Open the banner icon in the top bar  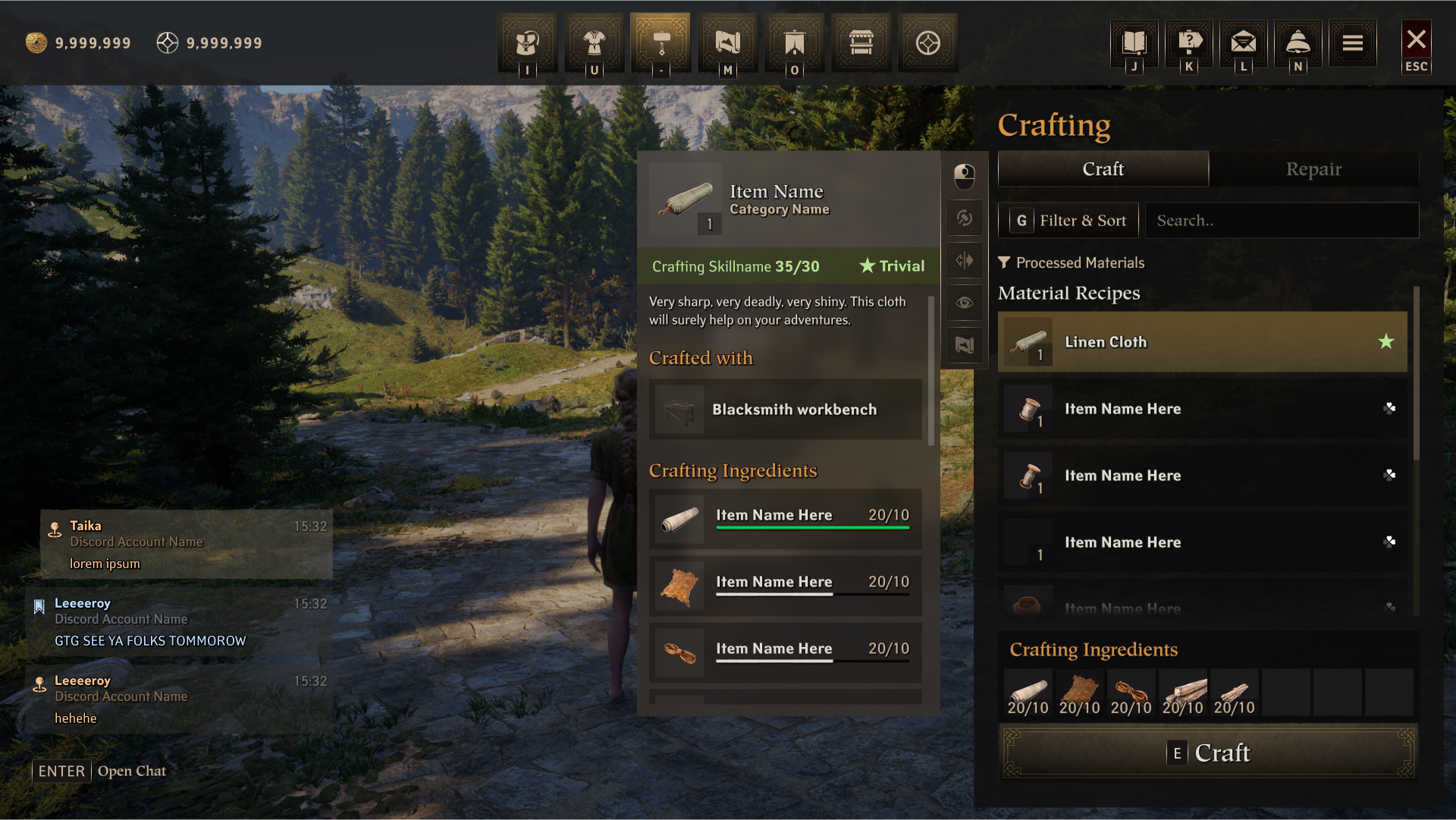[795, 42]
